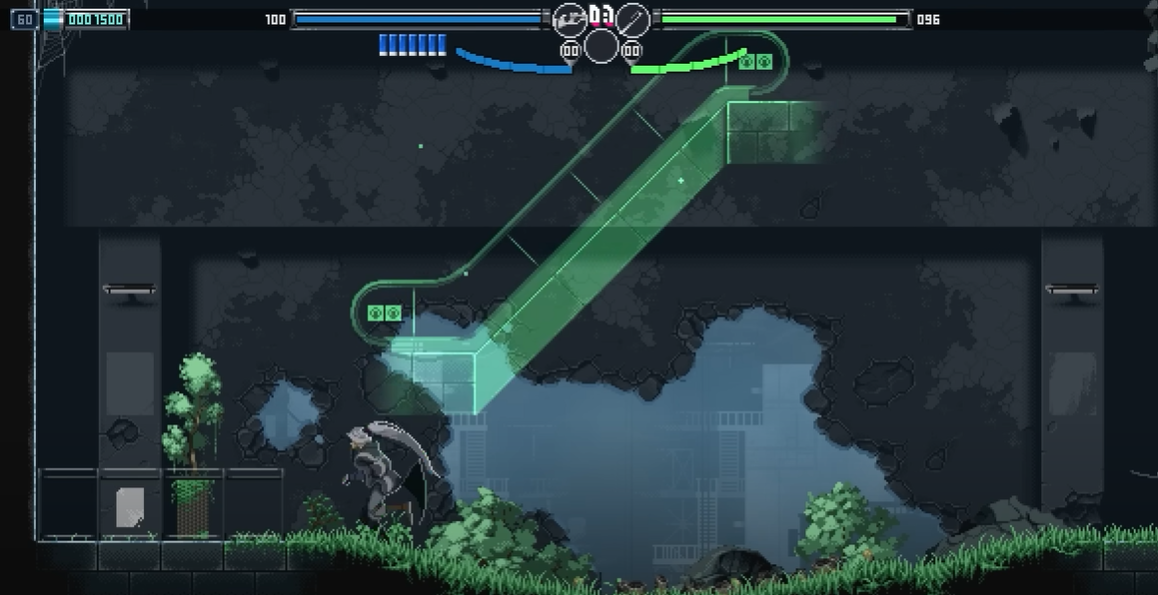Click the empty circular center slot
Viewport: 1158px width, 595px height.
[x=601, y=46]
